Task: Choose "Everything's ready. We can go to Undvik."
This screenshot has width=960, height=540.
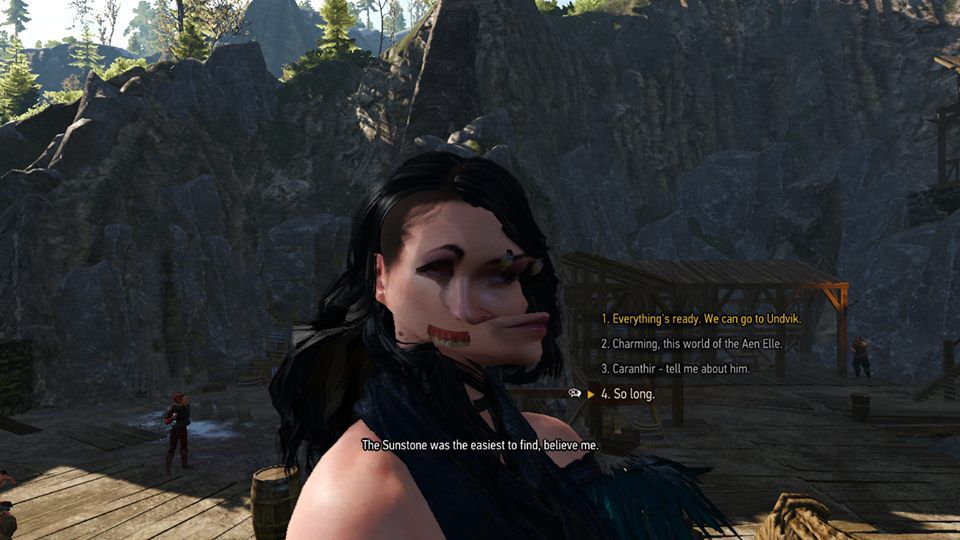Action: click(701, 318)
